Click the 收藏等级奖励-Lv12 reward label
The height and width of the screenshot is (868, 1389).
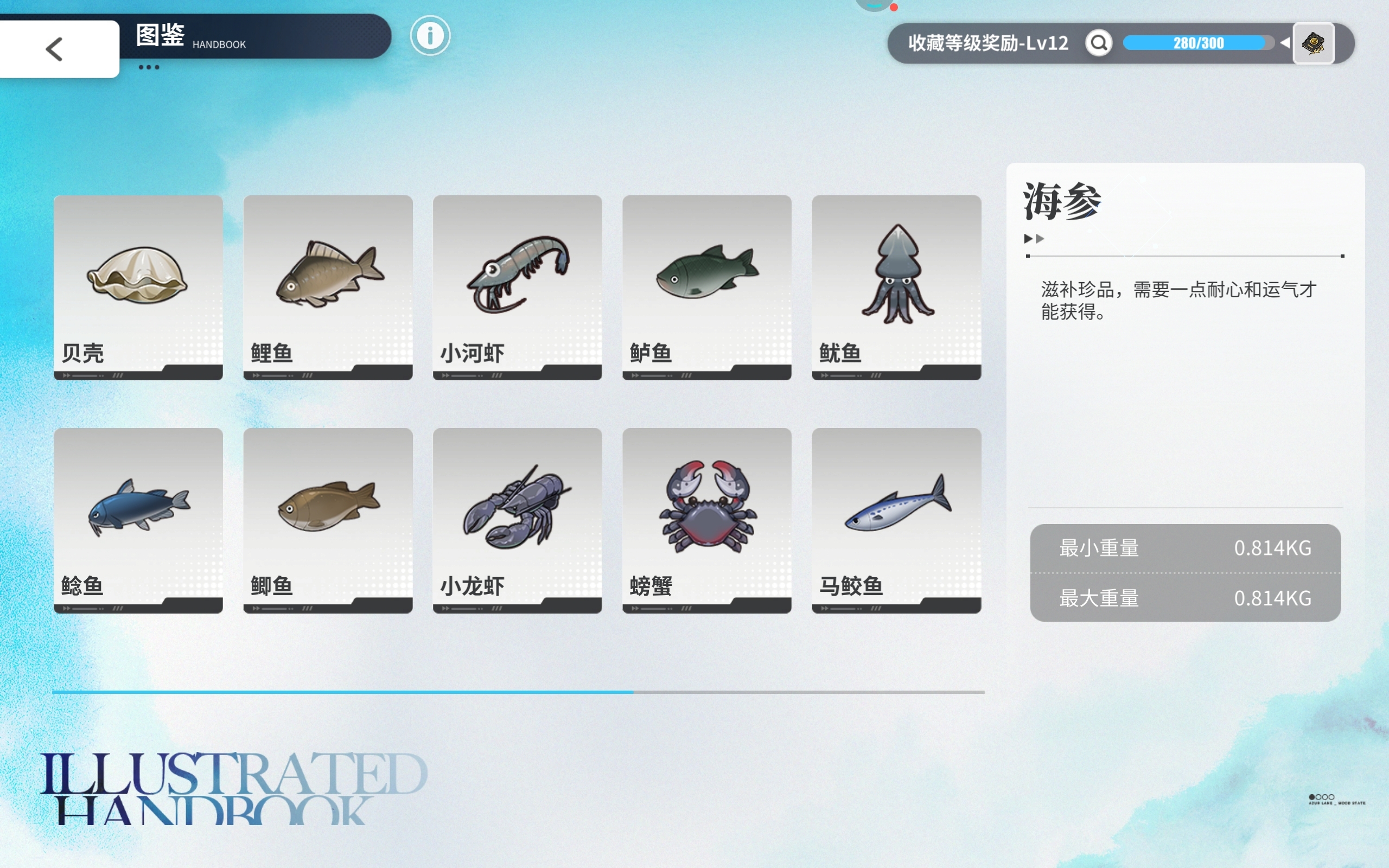(987, 42)
